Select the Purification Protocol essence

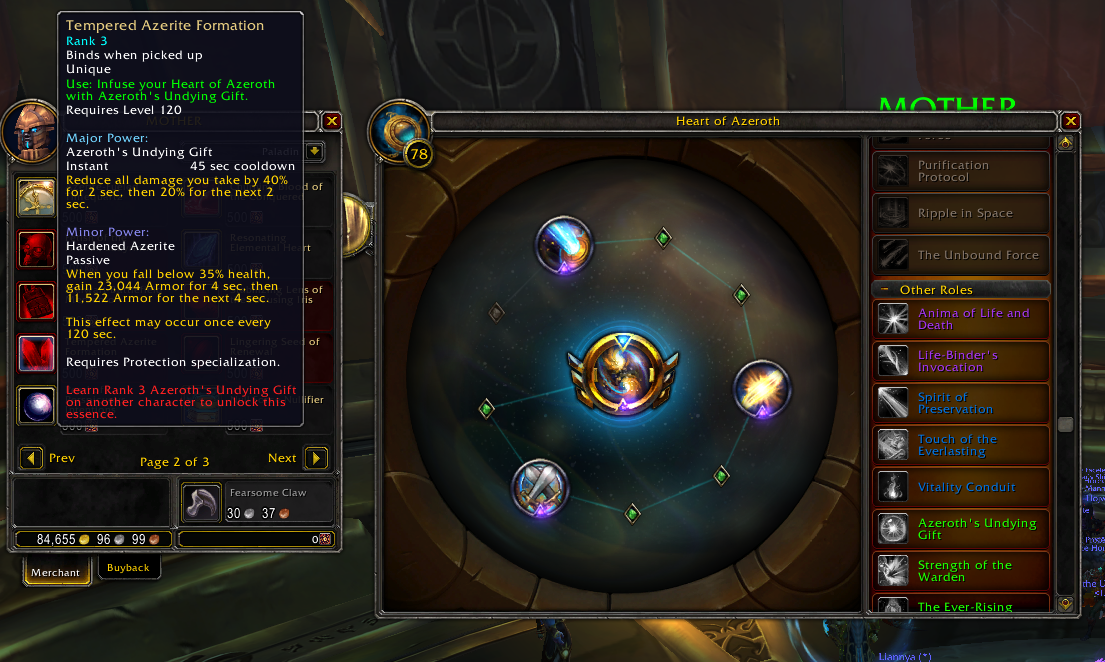pyautogui.click(x=962, y=171)
